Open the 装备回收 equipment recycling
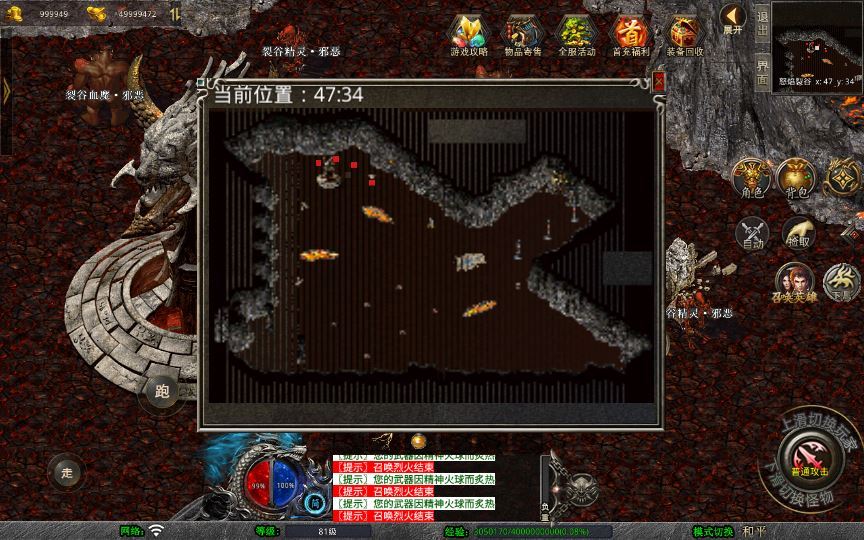This screenshot has width=864, height=540. pos(685,34)
